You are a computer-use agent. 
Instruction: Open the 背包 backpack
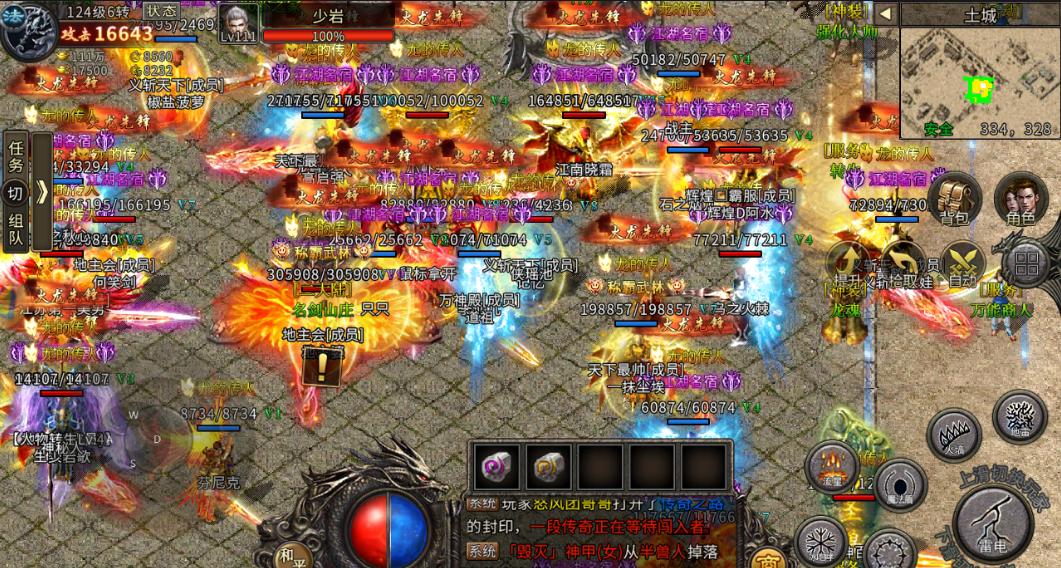click(x=953, y=199)
